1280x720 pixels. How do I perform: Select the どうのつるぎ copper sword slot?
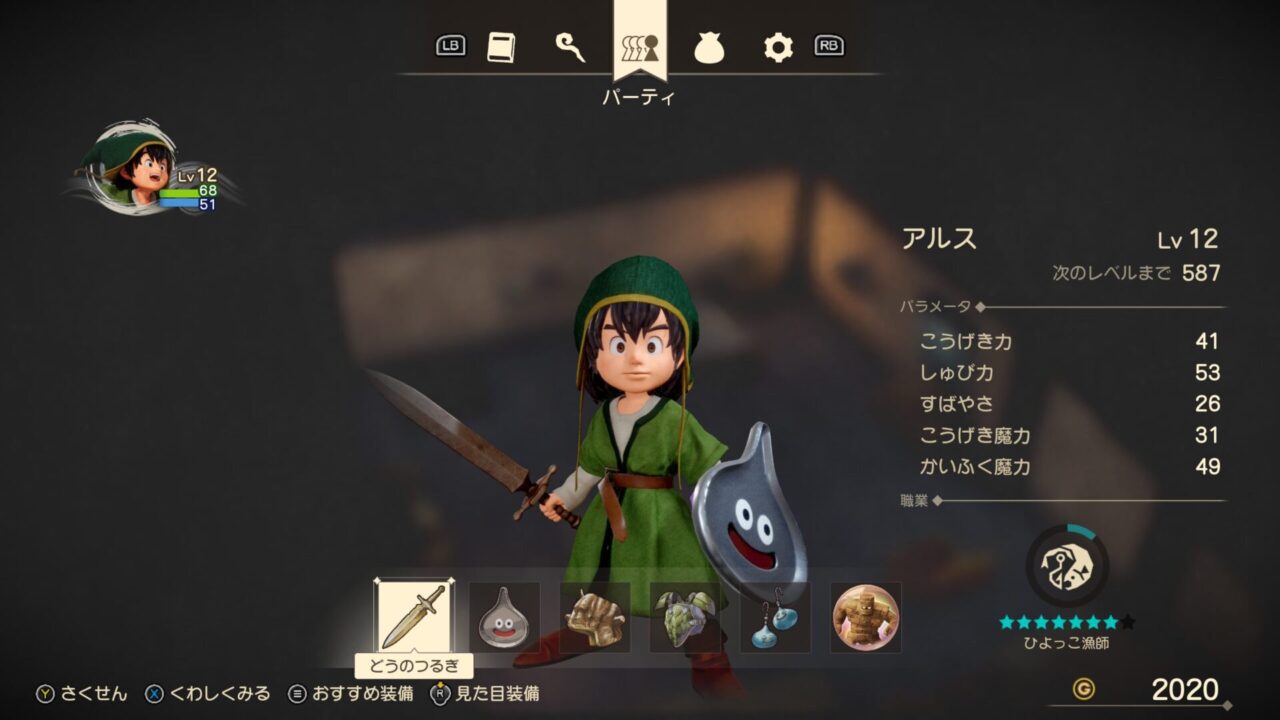(x=413, y=617)
